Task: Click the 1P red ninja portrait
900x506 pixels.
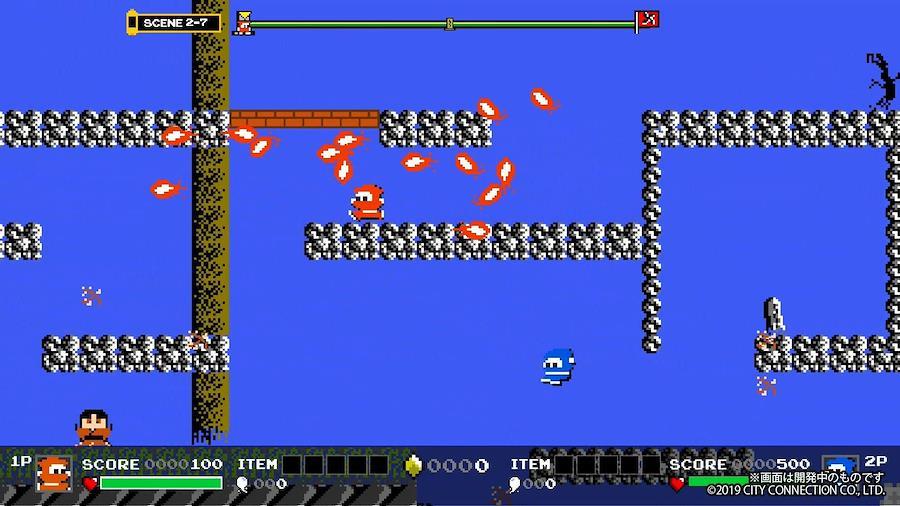Action: [54, 474]
